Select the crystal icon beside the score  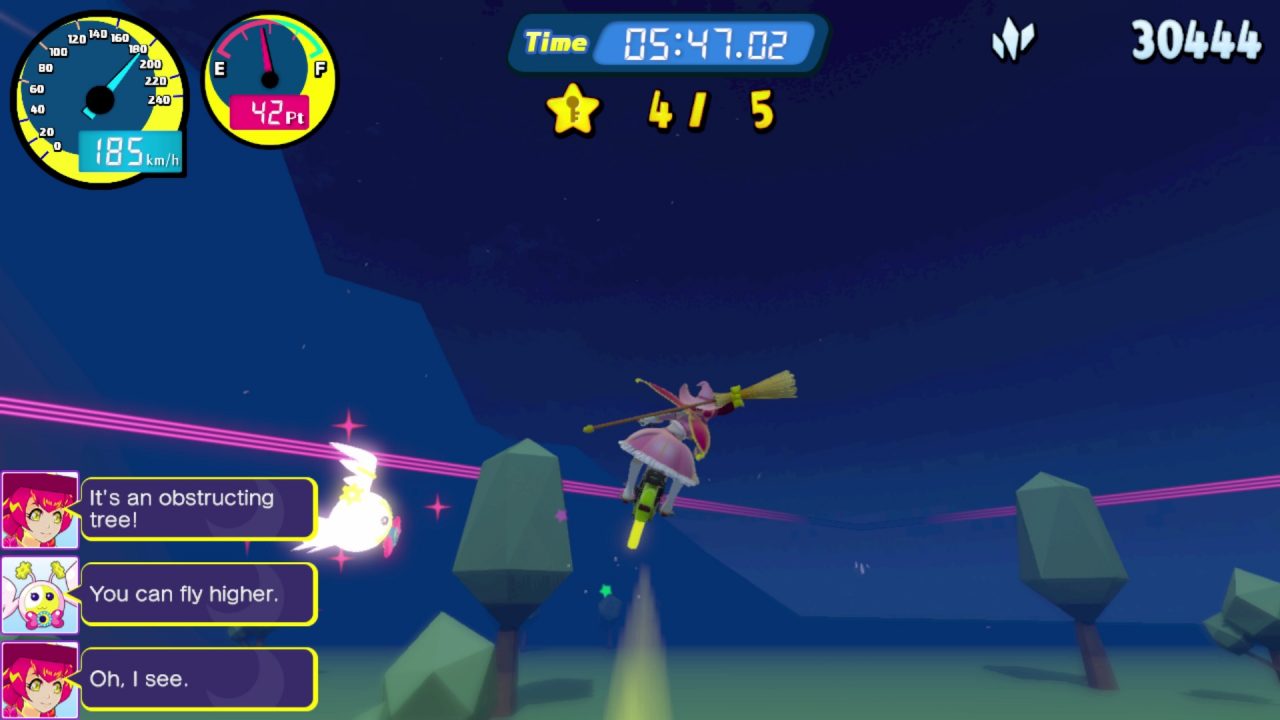click(1013, 42)
